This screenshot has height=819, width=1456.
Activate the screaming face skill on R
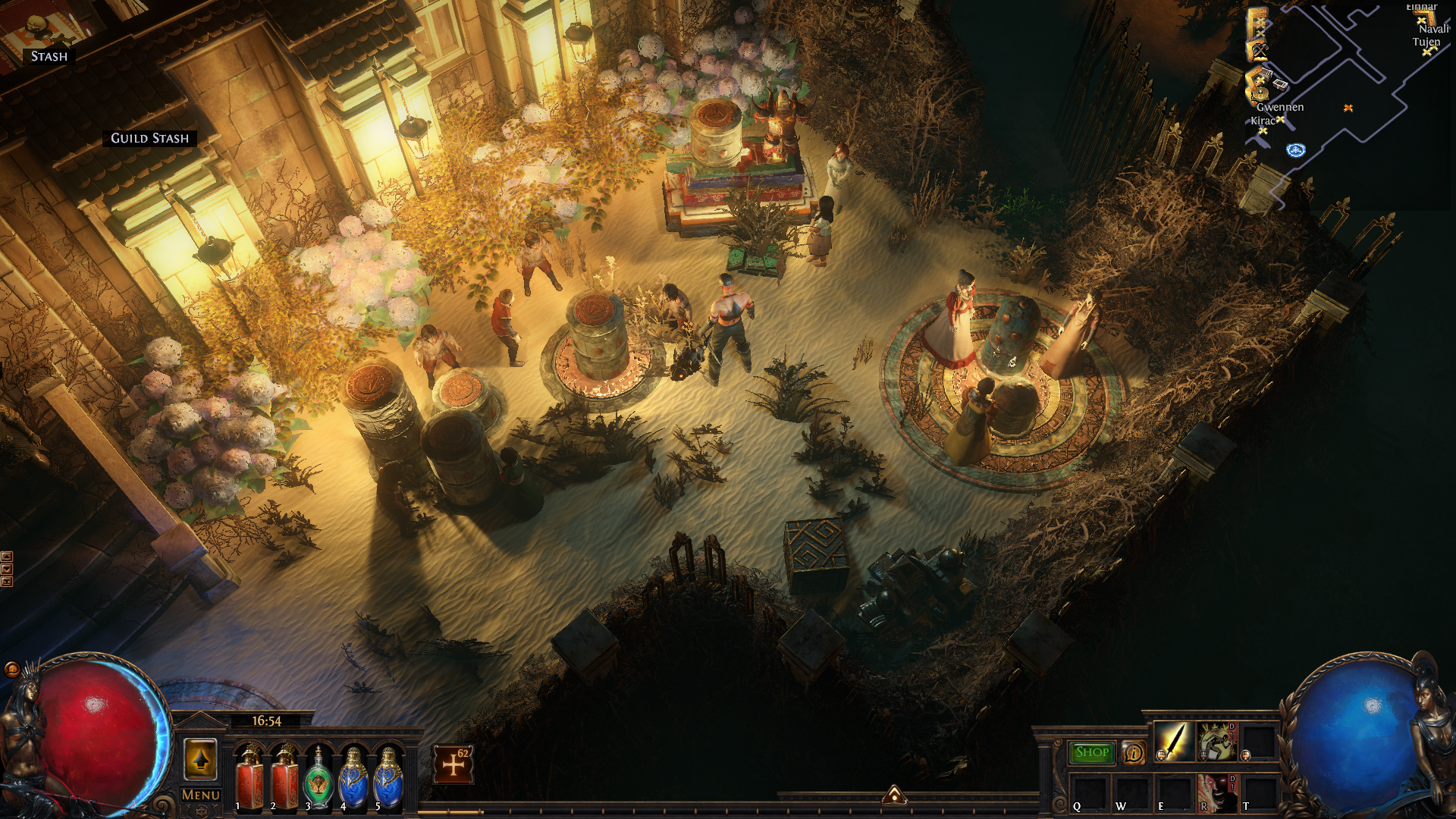(x=1216, y=792)
